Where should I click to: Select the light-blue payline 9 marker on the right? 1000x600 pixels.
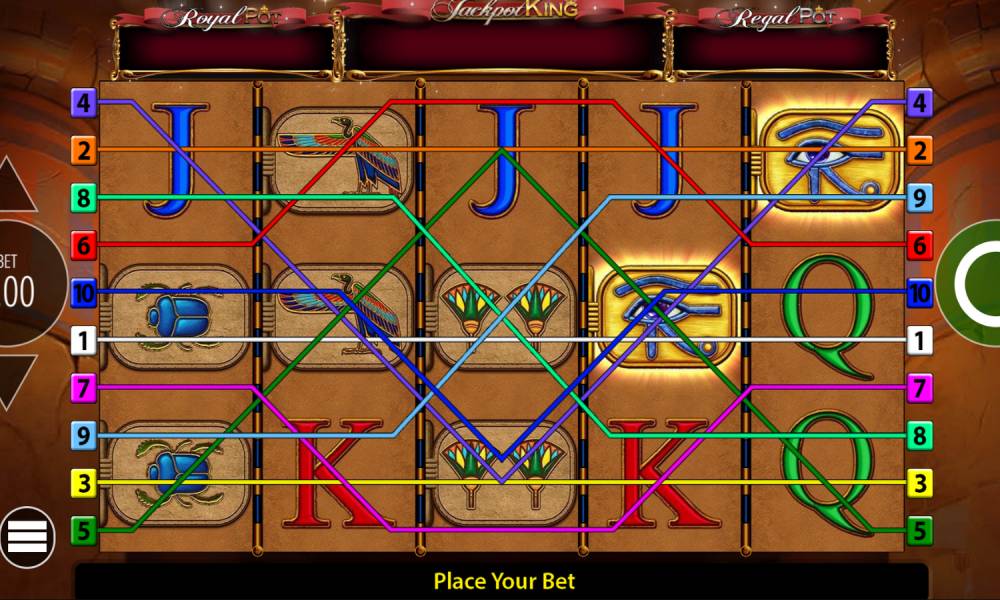pos(920,199)
